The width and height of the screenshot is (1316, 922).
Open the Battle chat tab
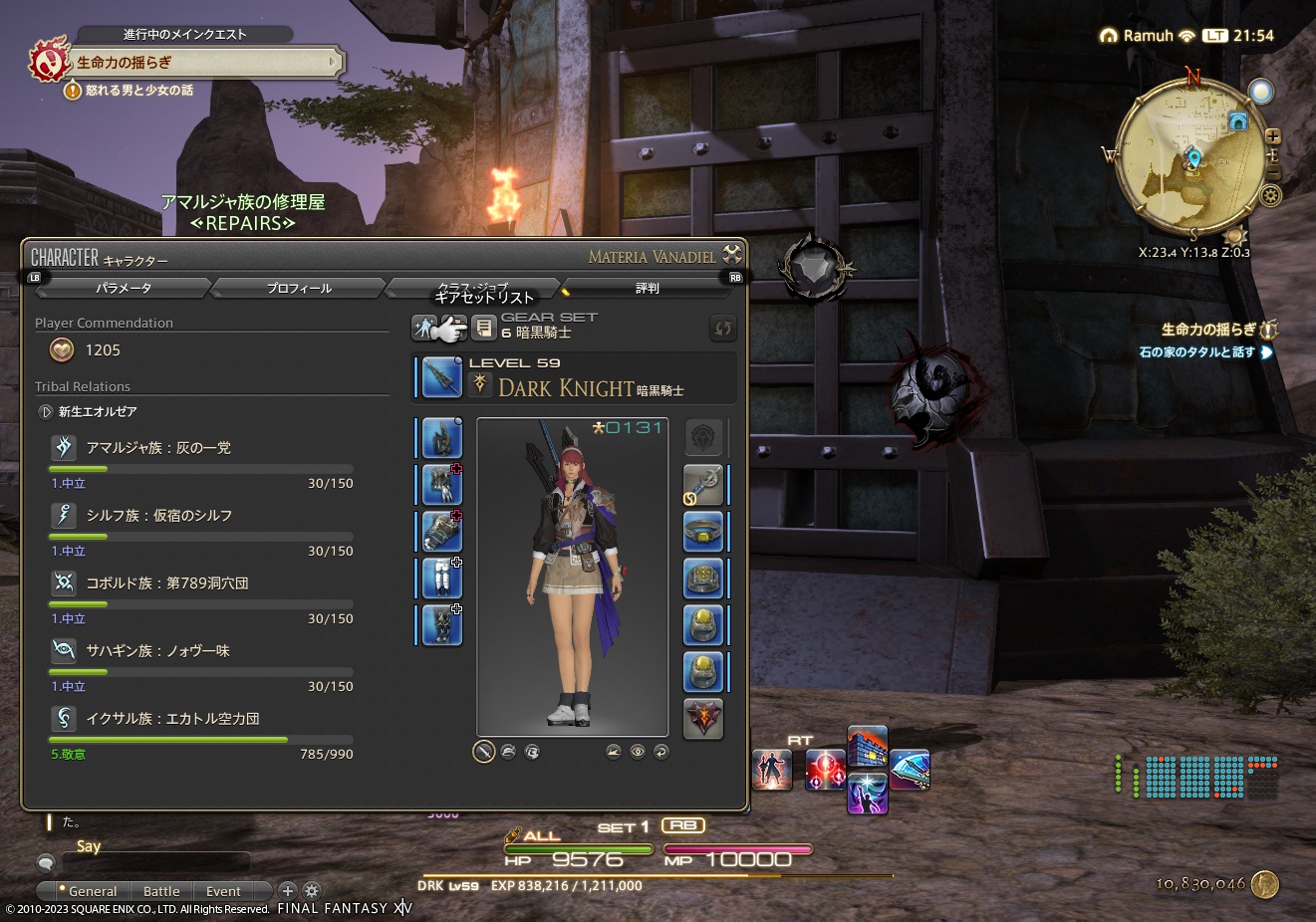click(161, 890)
